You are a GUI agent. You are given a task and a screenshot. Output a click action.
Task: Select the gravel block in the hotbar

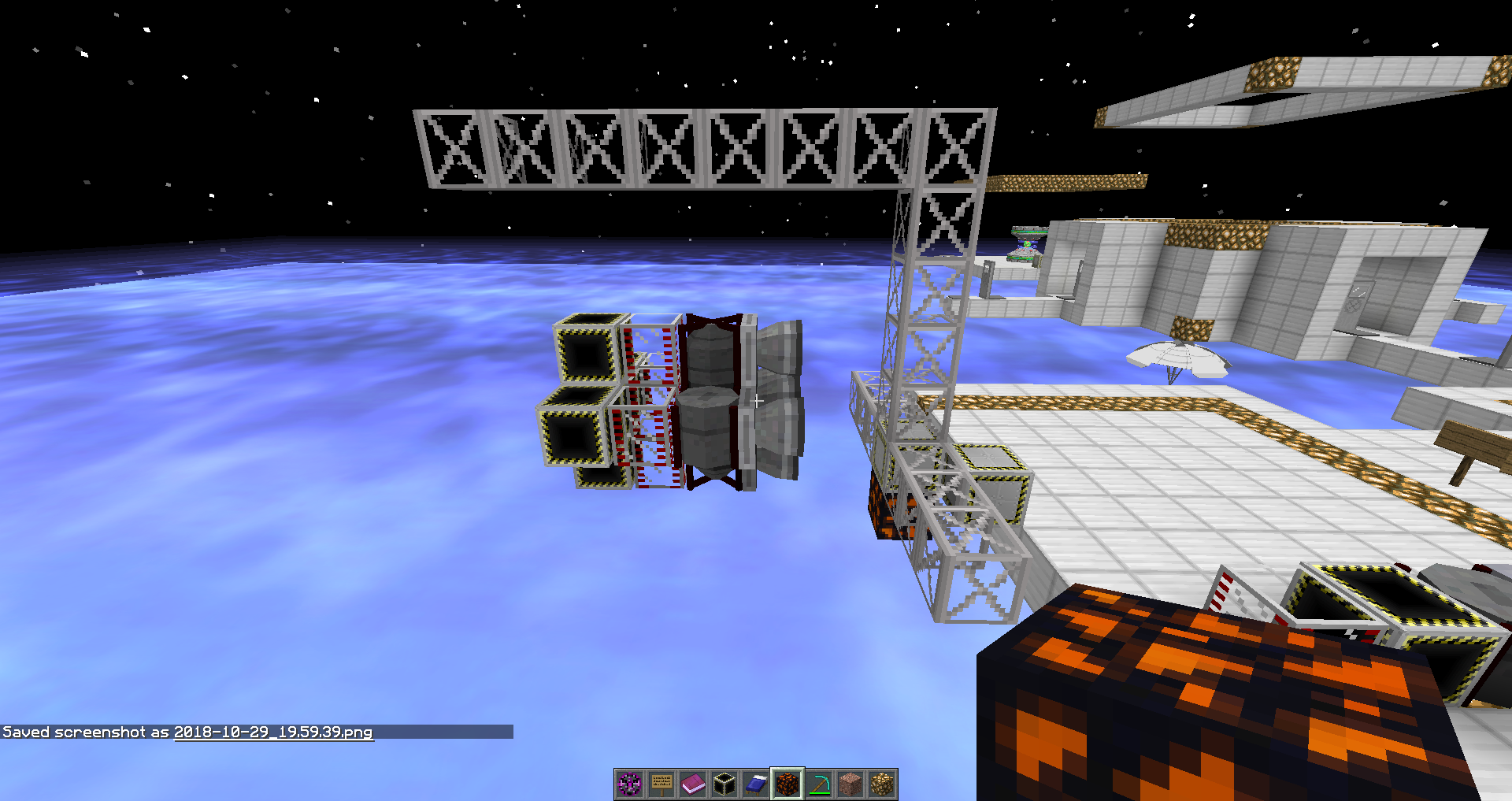pos(850,781)
